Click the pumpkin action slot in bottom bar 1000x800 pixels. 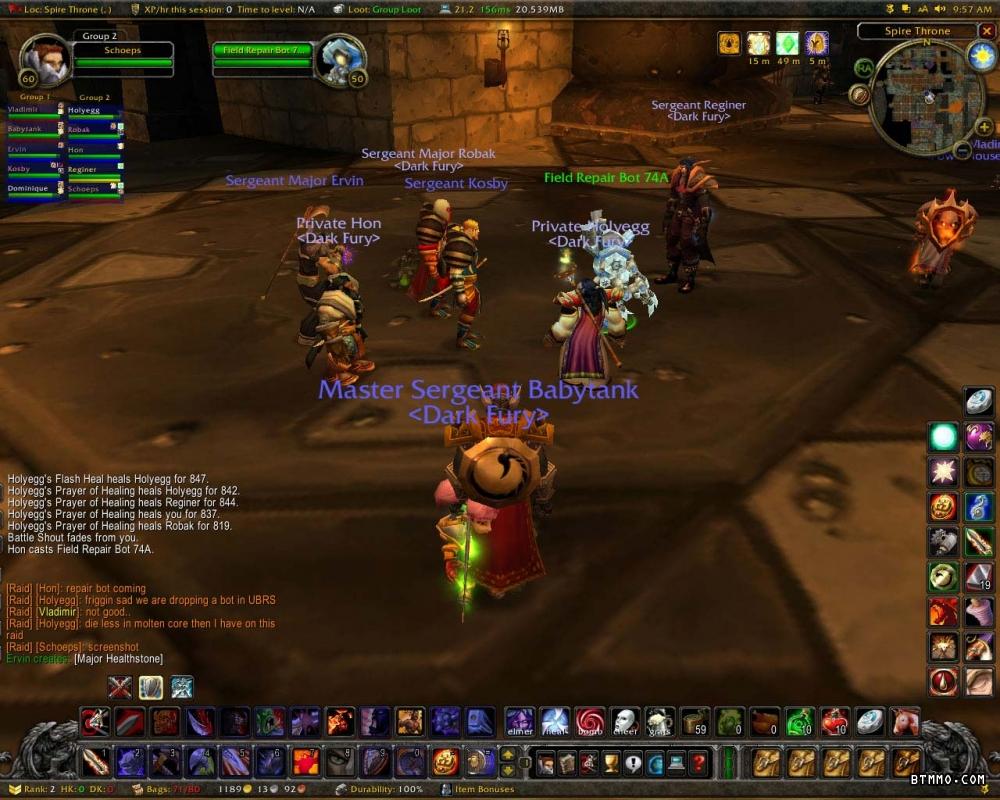coord(445,762)
